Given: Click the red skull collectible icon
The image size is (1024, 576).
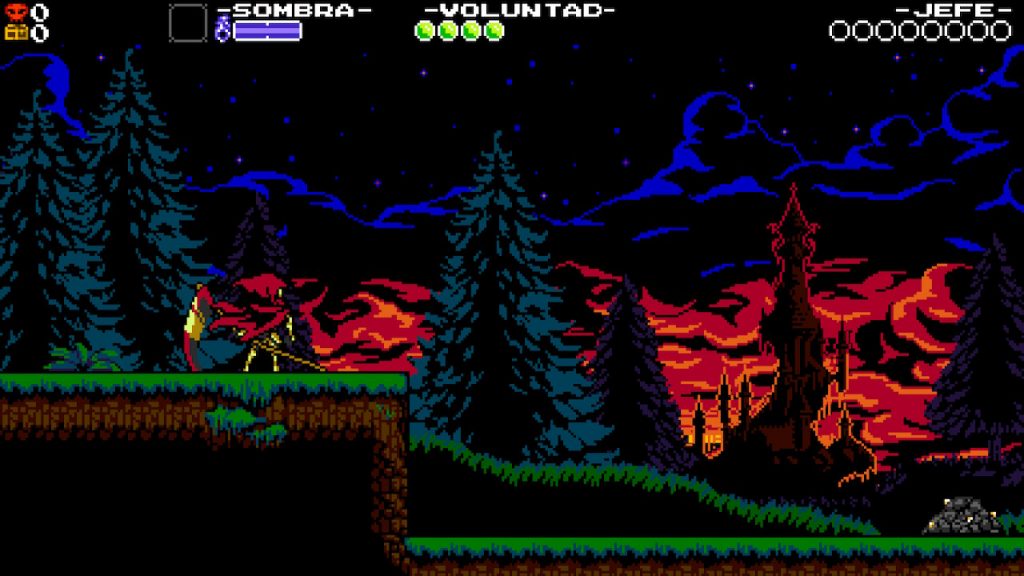Looking at the screenshot, I should (x=15, y=12).
